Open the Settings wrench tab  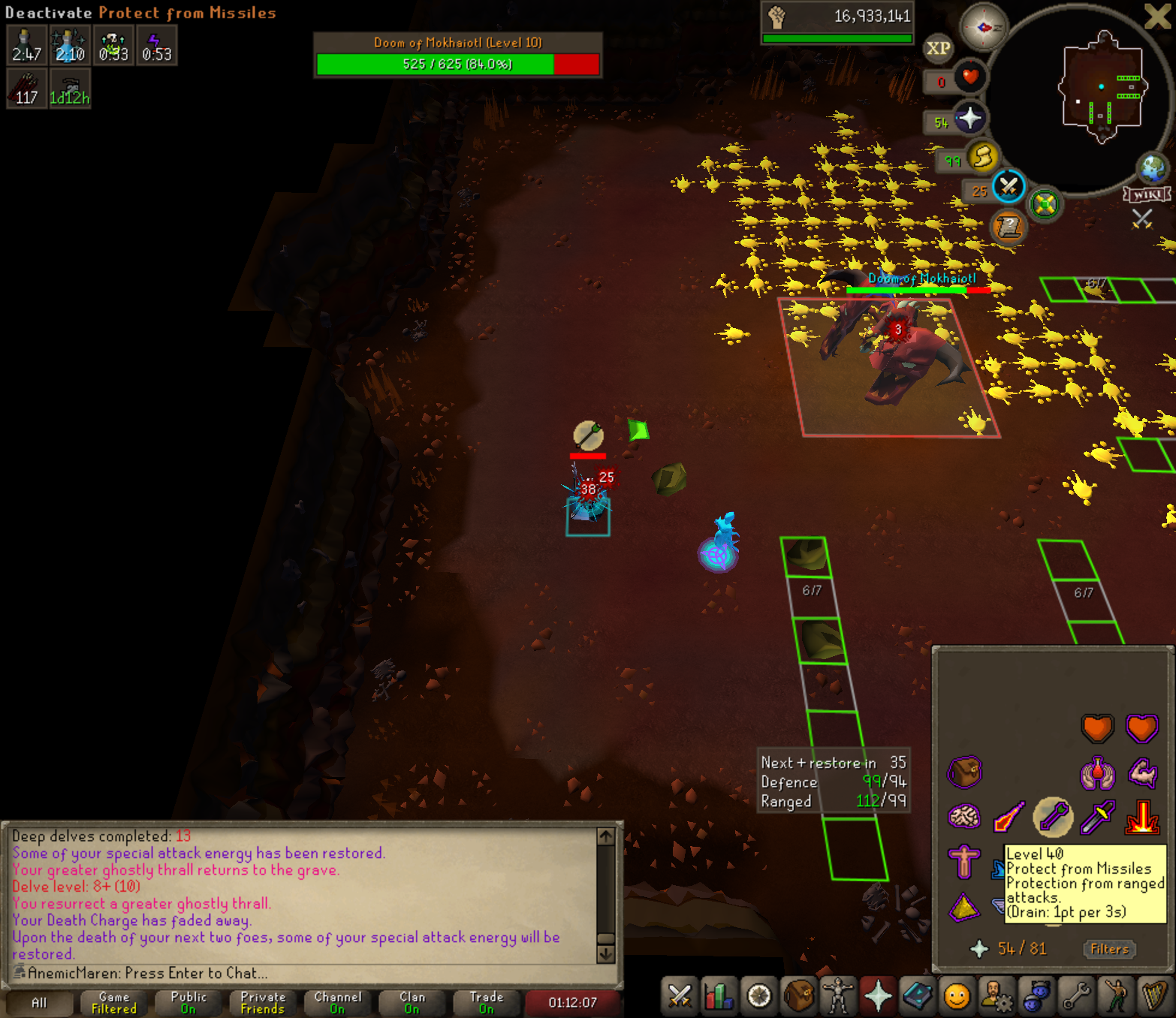point(1076,996)
